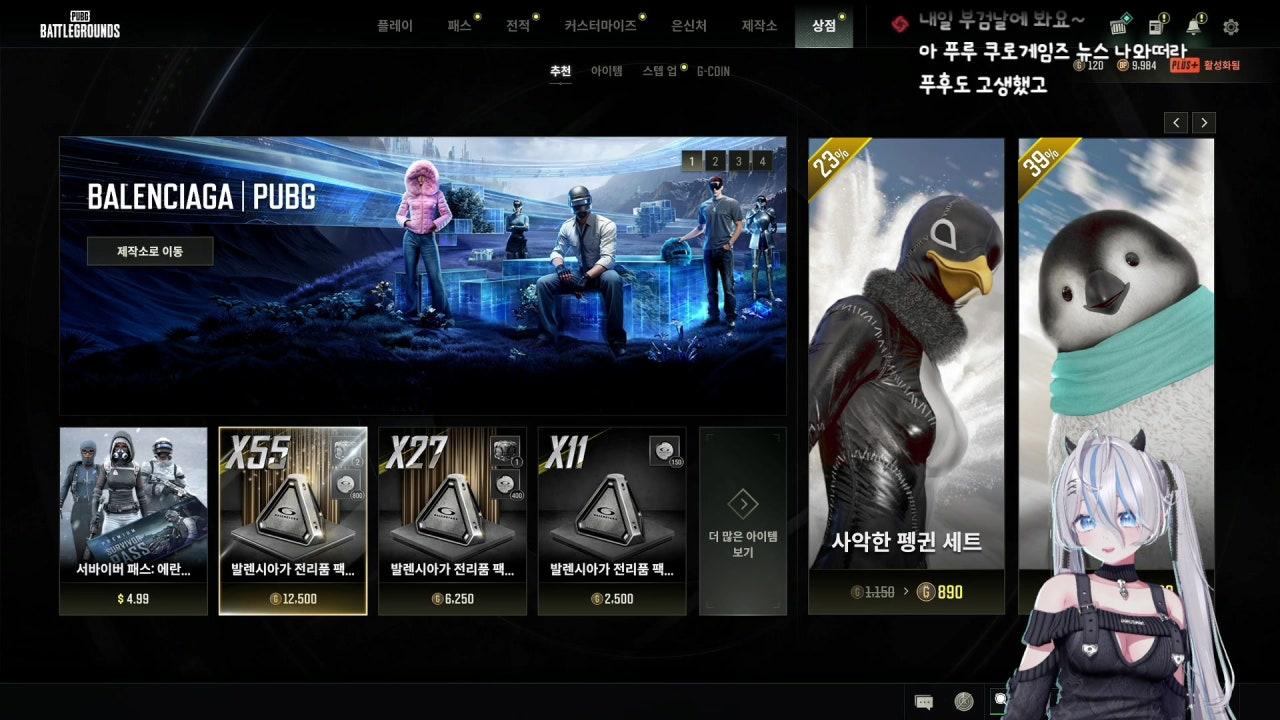Open the settings gear icon

1230,25
